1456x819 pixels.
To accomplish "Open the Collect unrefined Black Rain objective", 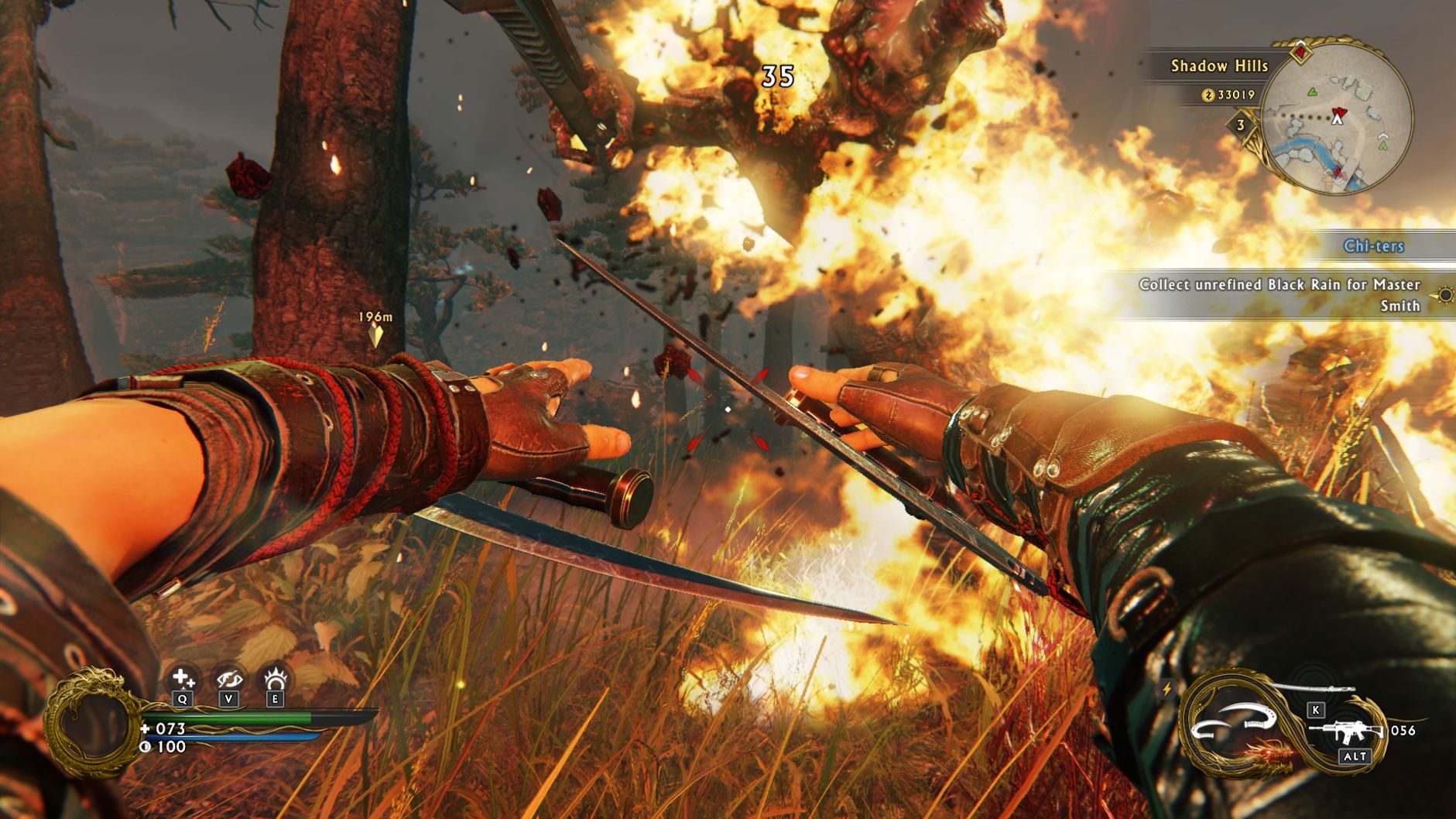I will point(1280,295).
